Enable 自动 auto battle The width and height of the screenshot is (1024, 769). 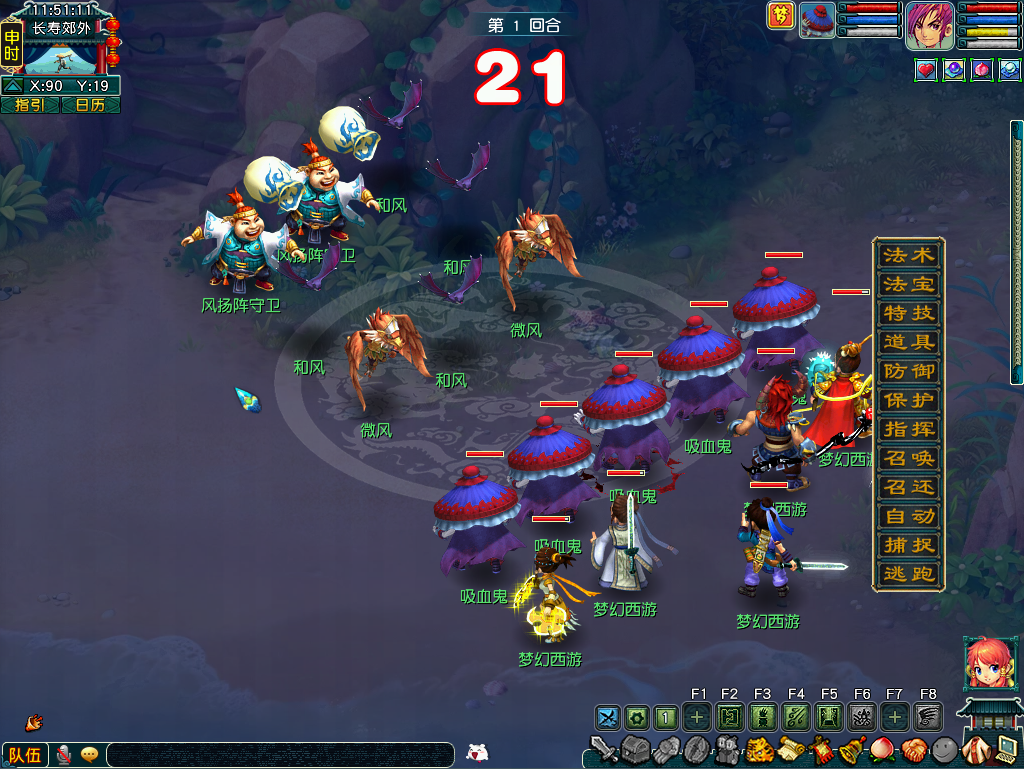(x=908, y=517)
